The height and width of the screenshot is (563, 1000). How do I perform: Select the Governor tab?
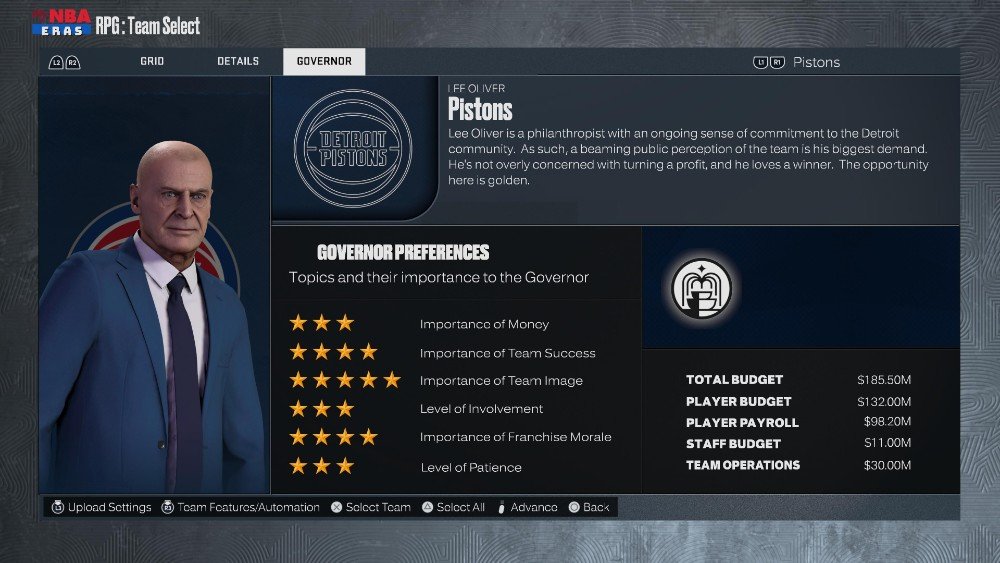click(x=324, y=62)
